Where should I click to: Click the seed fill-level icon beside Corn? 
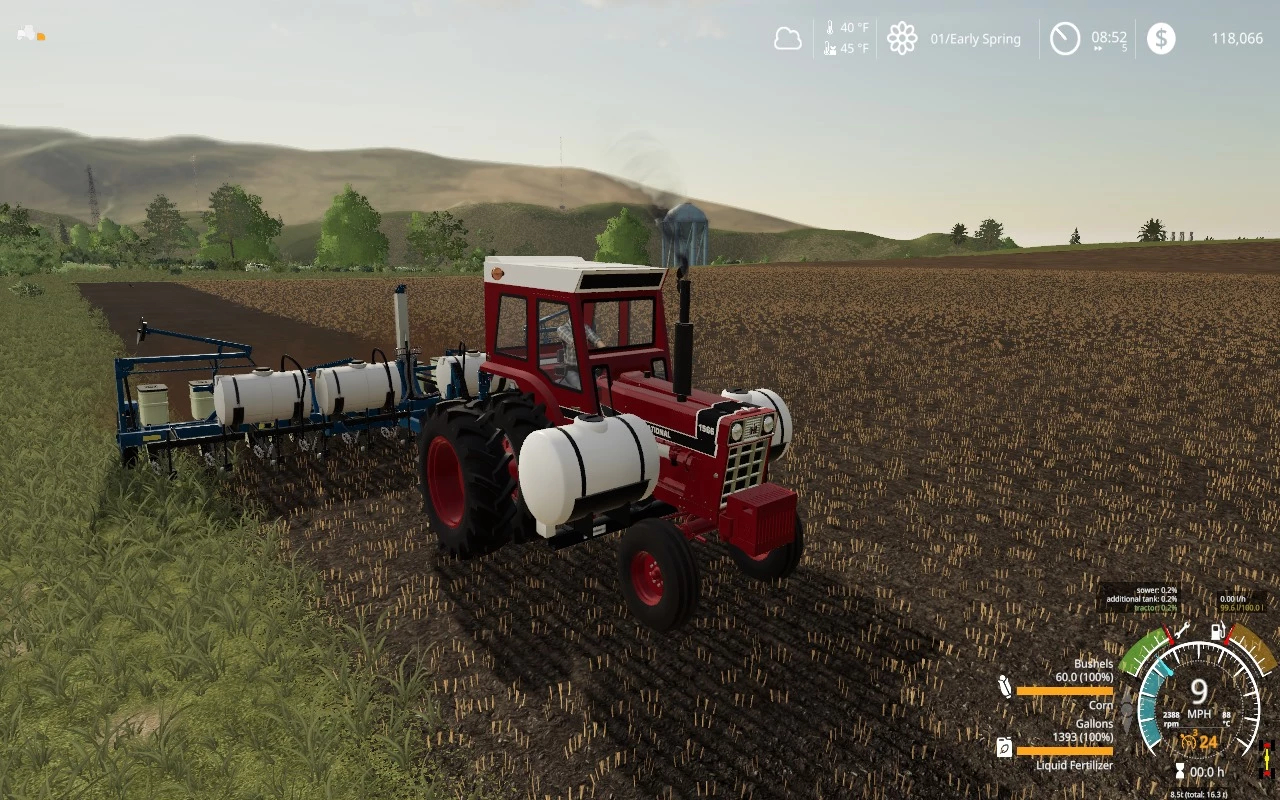coord(1005,686)
